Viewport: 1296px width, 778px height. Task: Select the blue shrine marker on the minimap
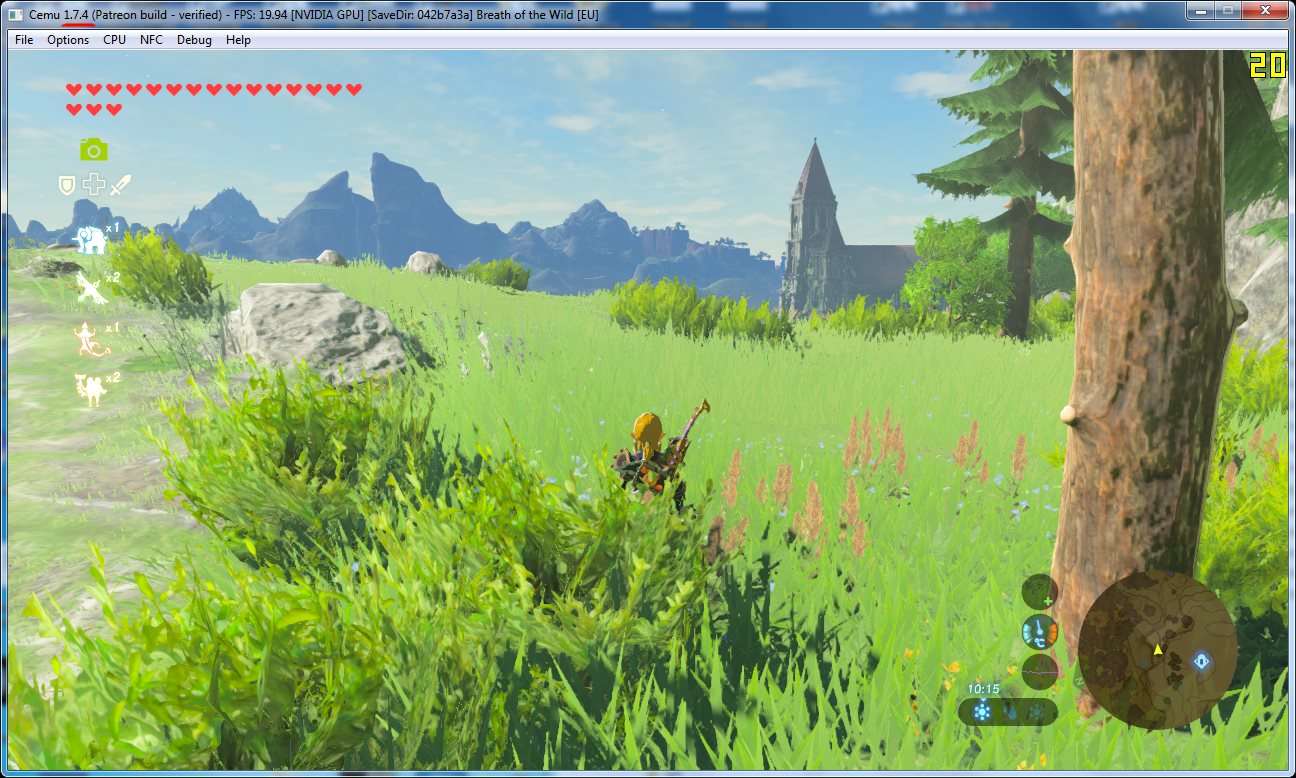pos(1201,661)
